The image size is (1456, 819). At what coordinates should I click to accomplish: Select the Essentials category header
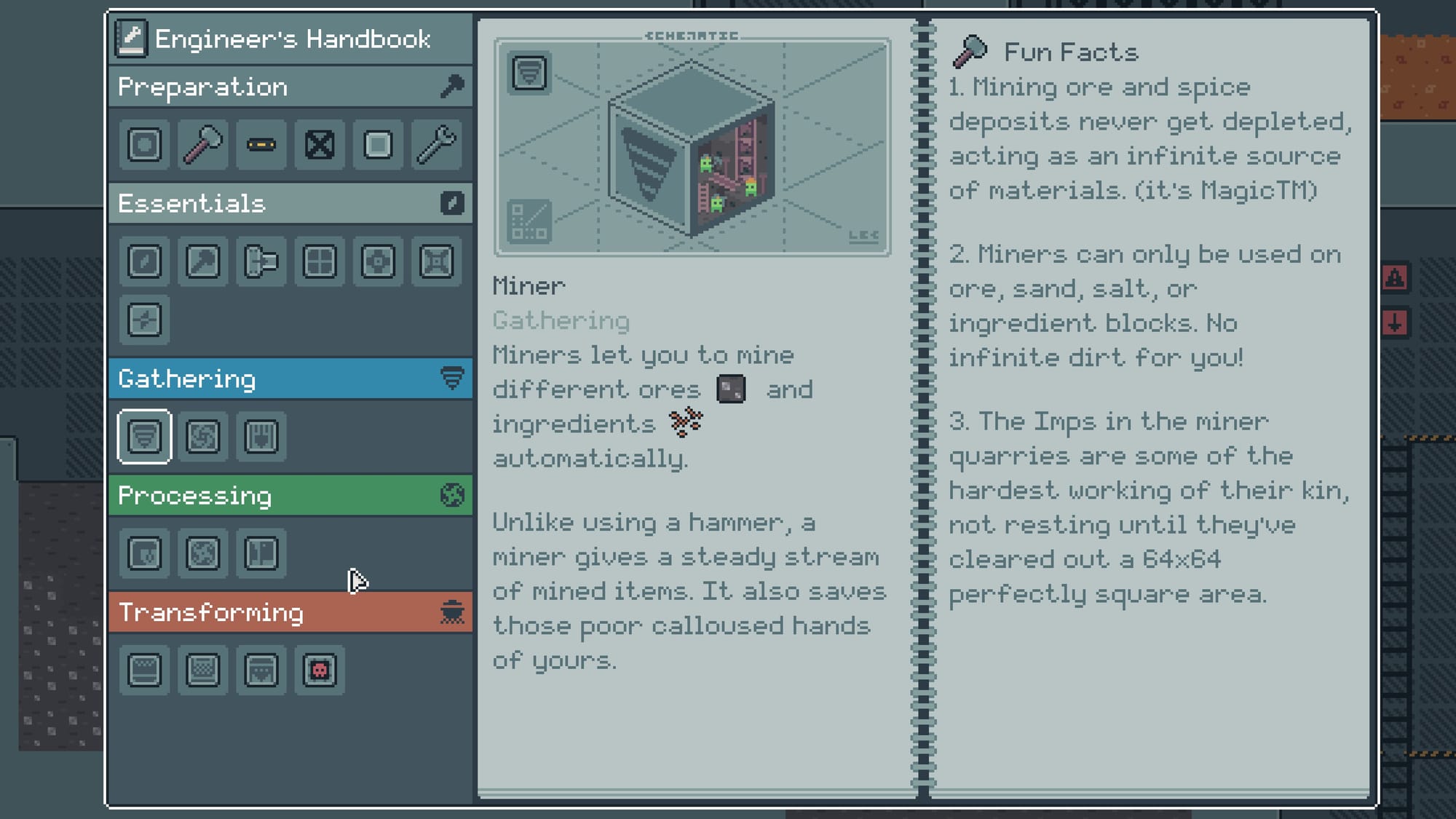click(x=290, y=203)
